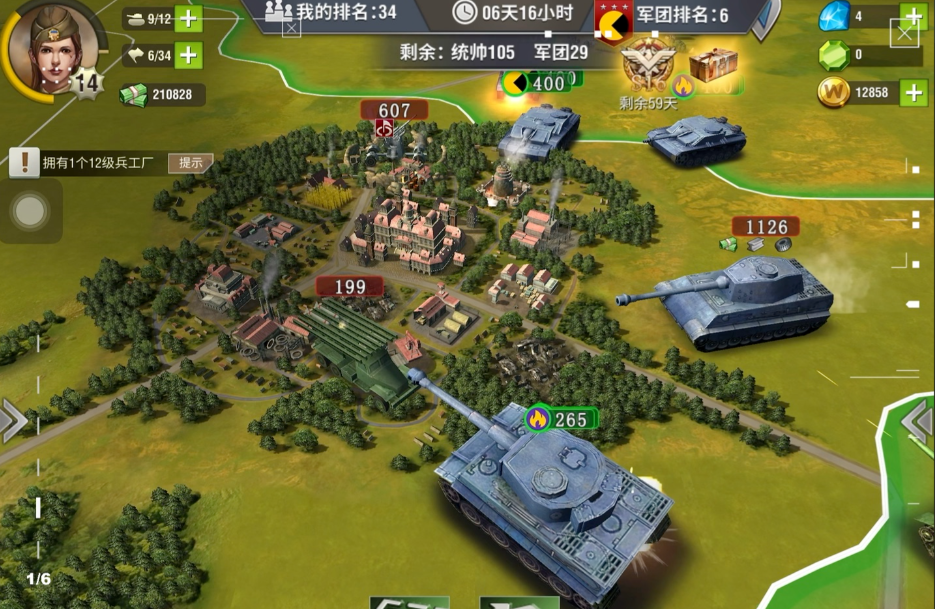Tap the grey floating assist circle button
935x609 pixels.
tap(31, 211)
